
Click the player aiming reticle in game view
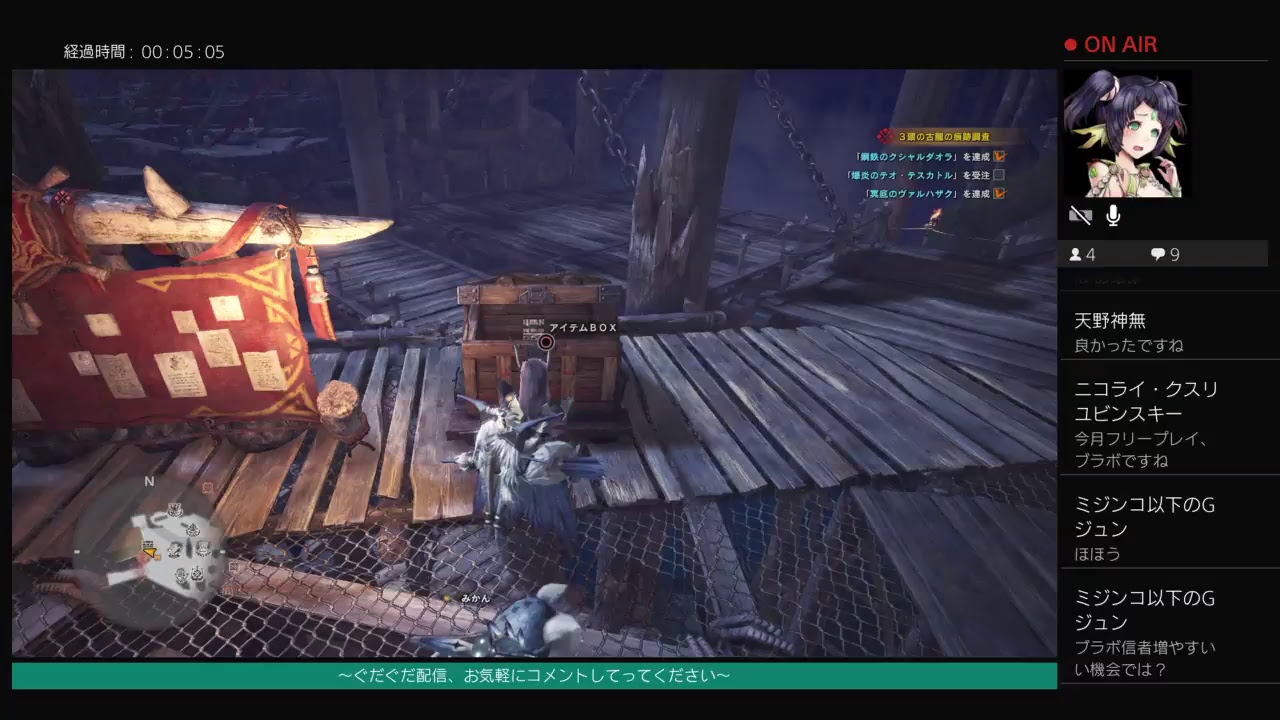pos(545,341)
